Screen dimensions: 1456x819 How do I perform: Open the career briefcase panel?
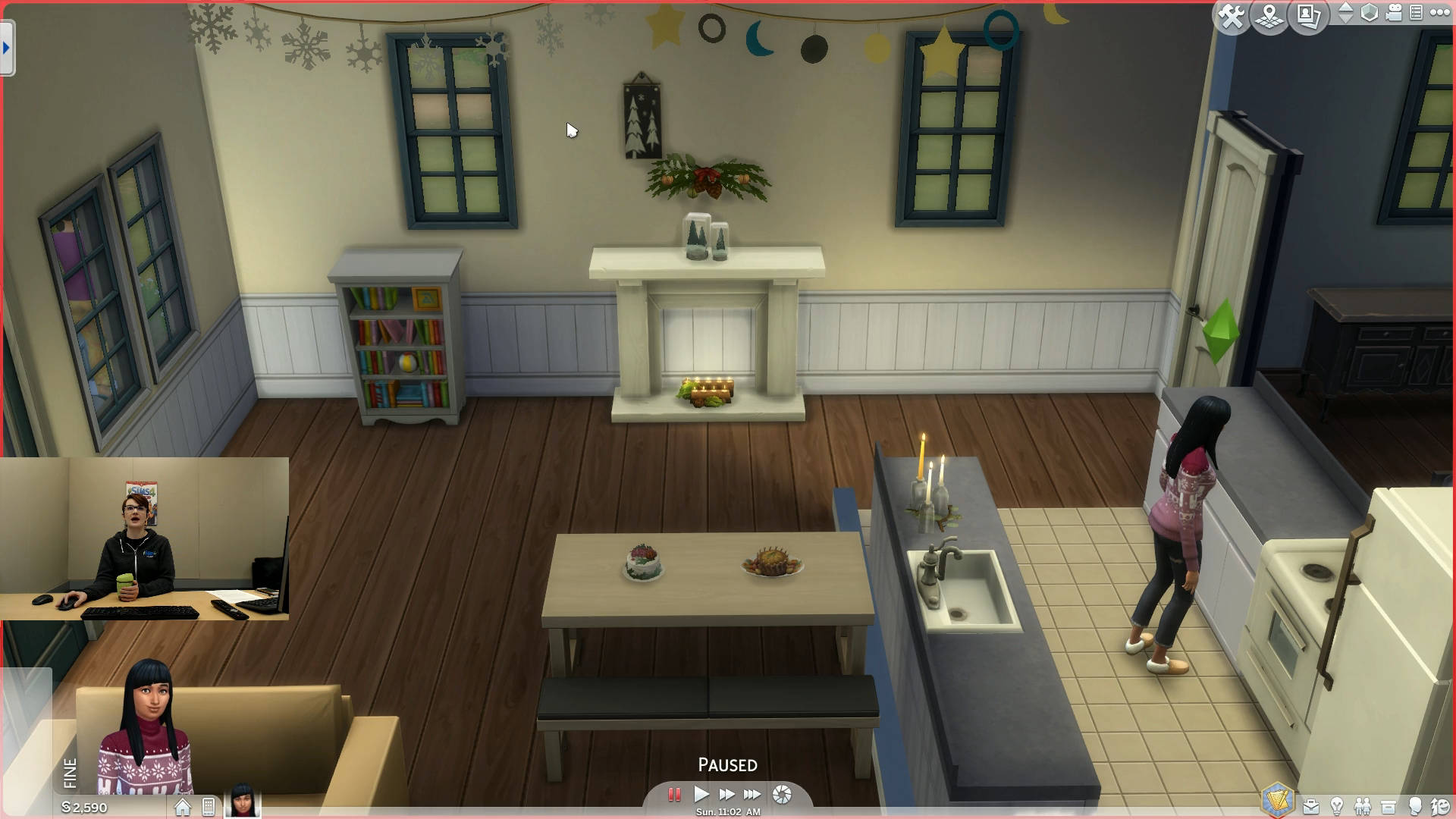(x=1310, y=807)
